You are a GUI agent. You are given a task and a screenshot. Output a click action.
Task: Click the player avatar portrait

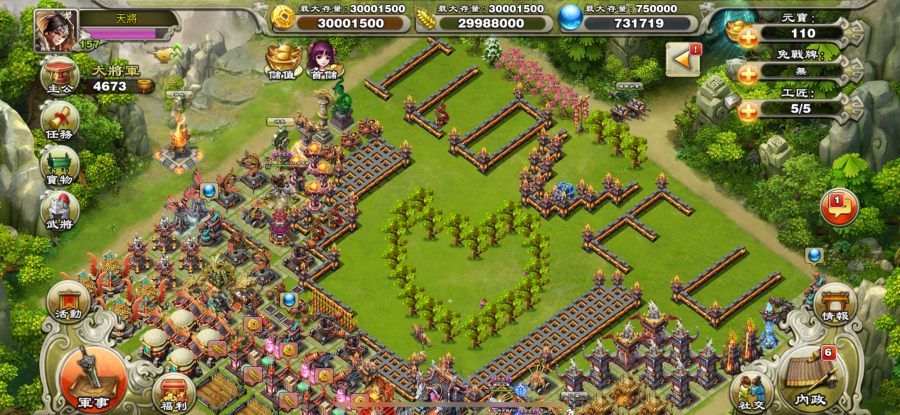(56, 30)
